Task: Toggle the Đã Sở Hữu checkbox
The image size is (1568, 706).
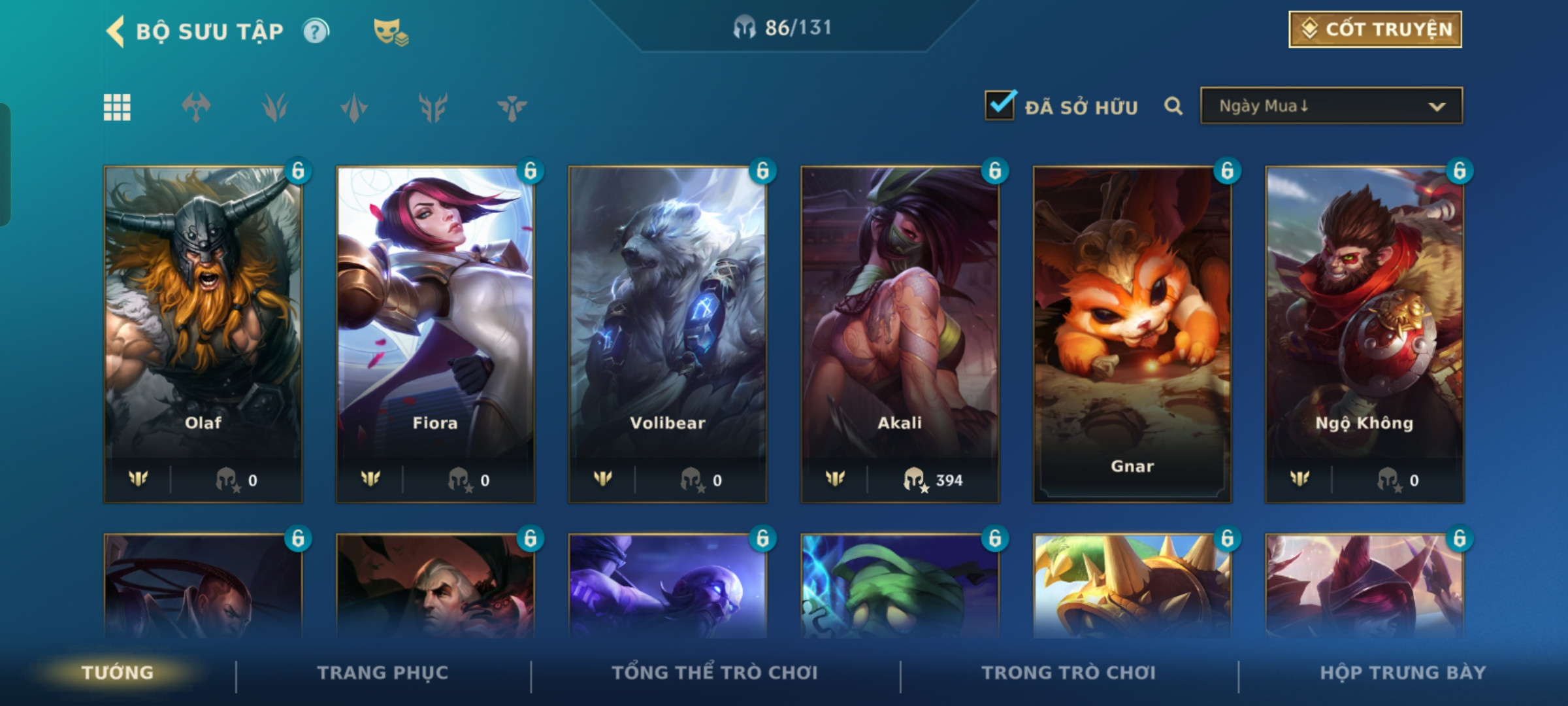Action: 1000,105
